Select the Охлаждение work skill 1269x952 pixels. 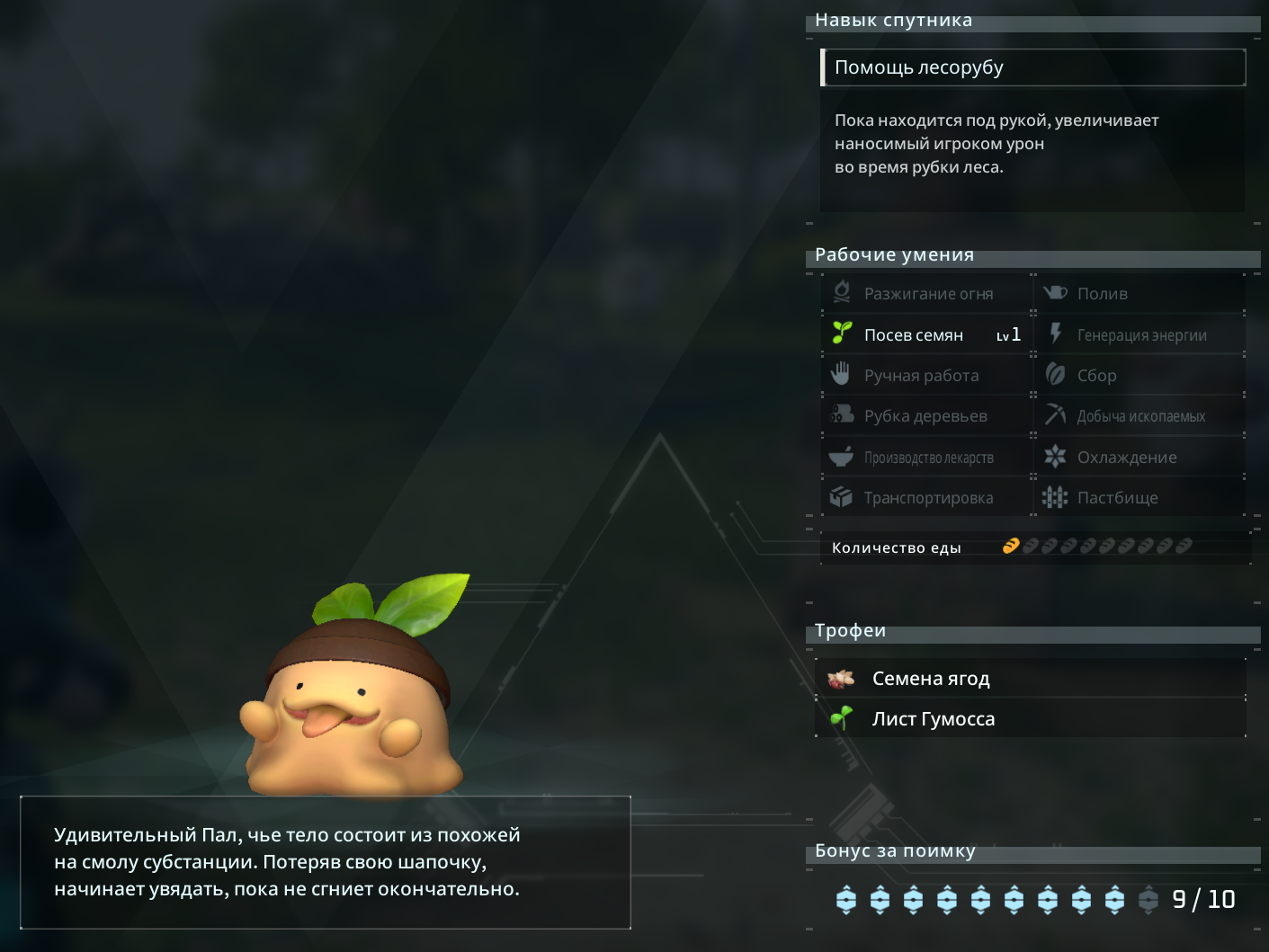point(1140,457)
